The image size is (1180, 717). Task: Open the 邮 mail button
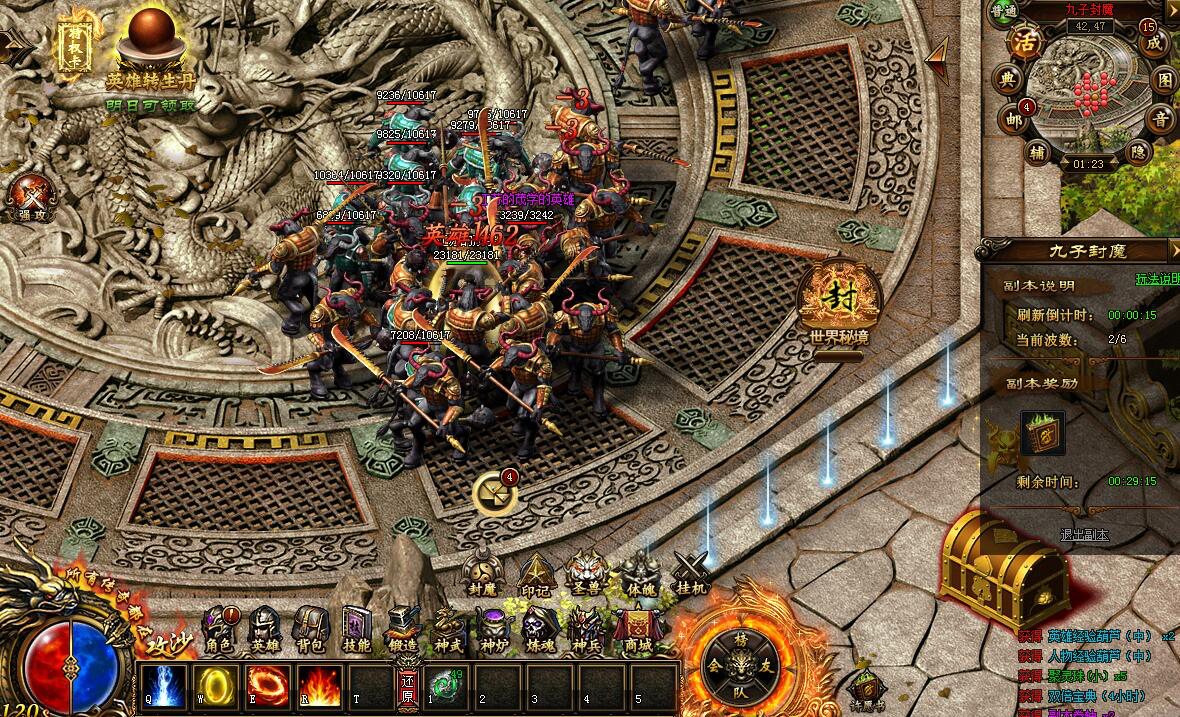[x=1014, y=118]
